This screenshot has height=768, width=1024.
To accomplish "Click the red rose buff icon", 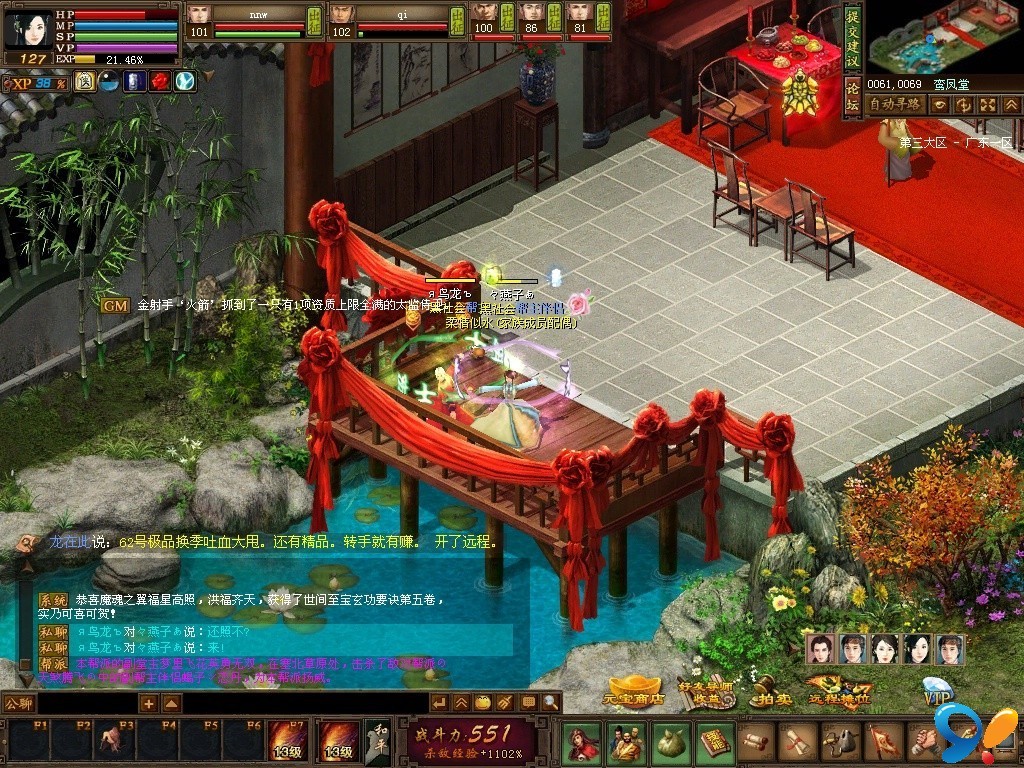I will tap(160, 82).
